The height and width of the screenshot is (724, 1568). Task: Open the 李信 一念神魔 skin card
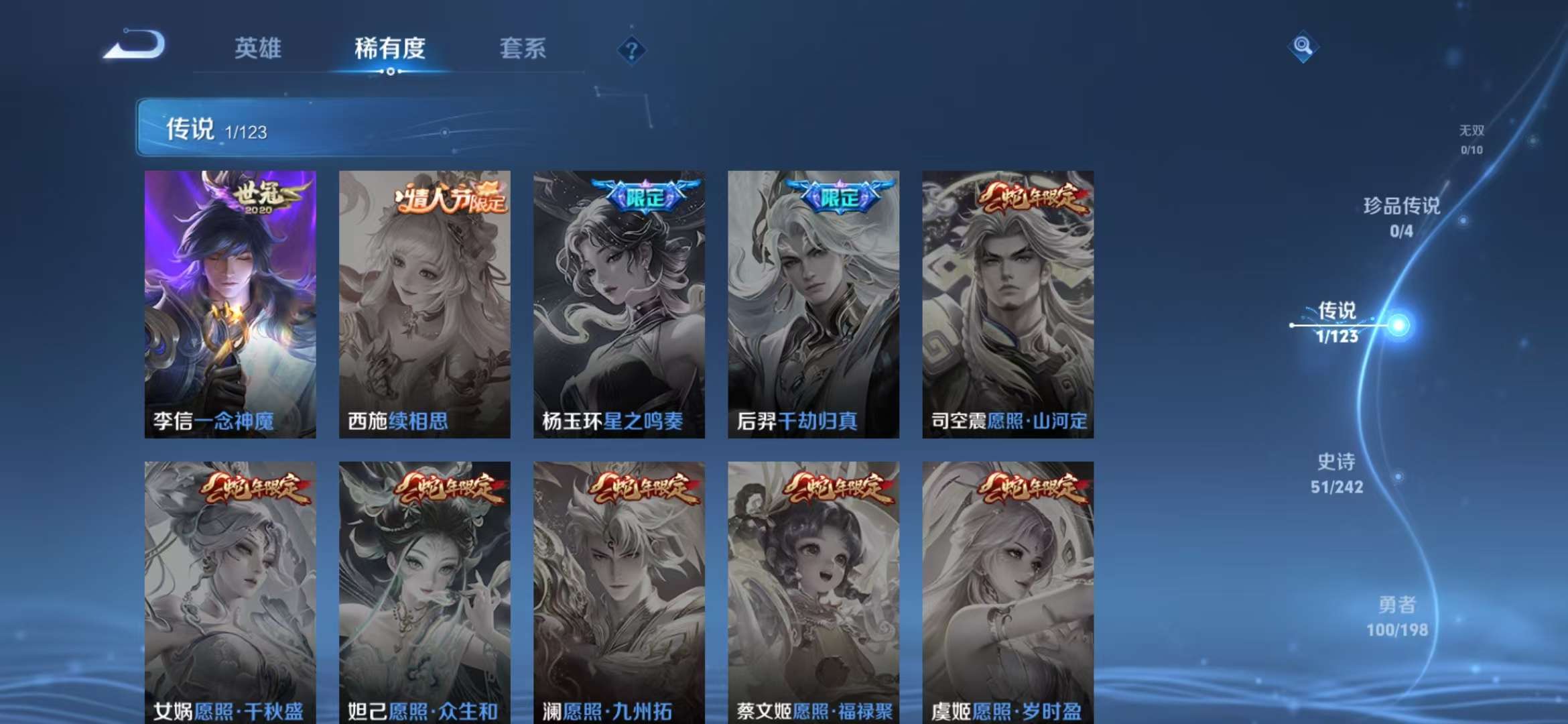click(x=231, y=302)
